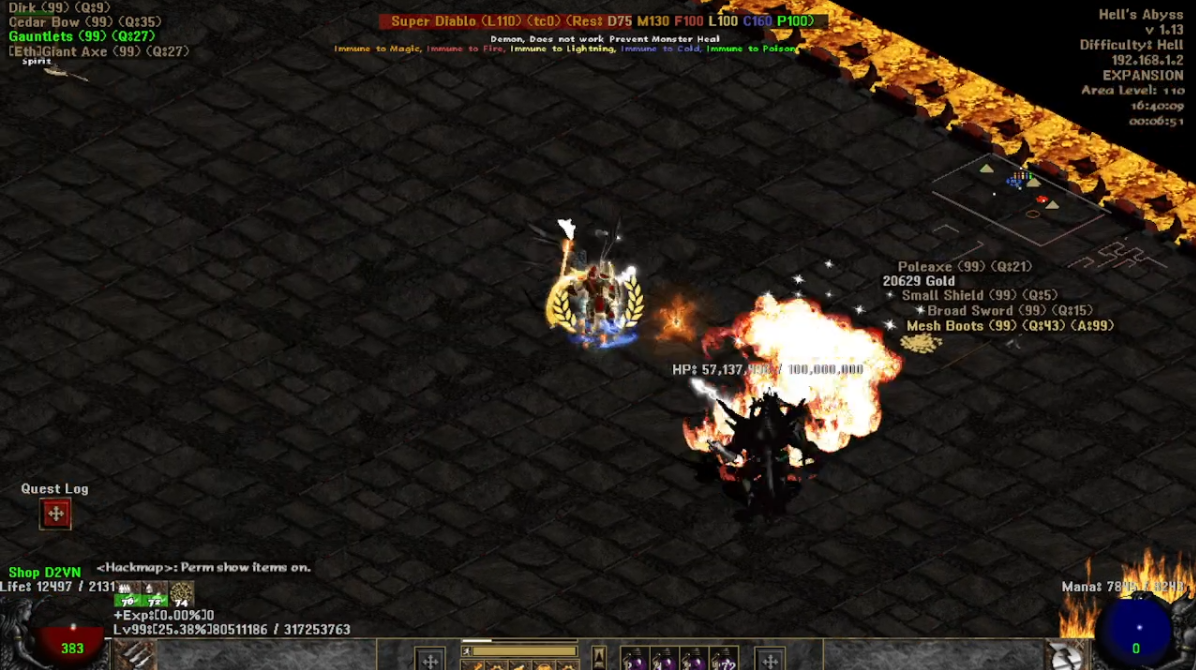This screenshot has width=1196, height=670.
Task: Open the Quest Log button
Action: 56,514
